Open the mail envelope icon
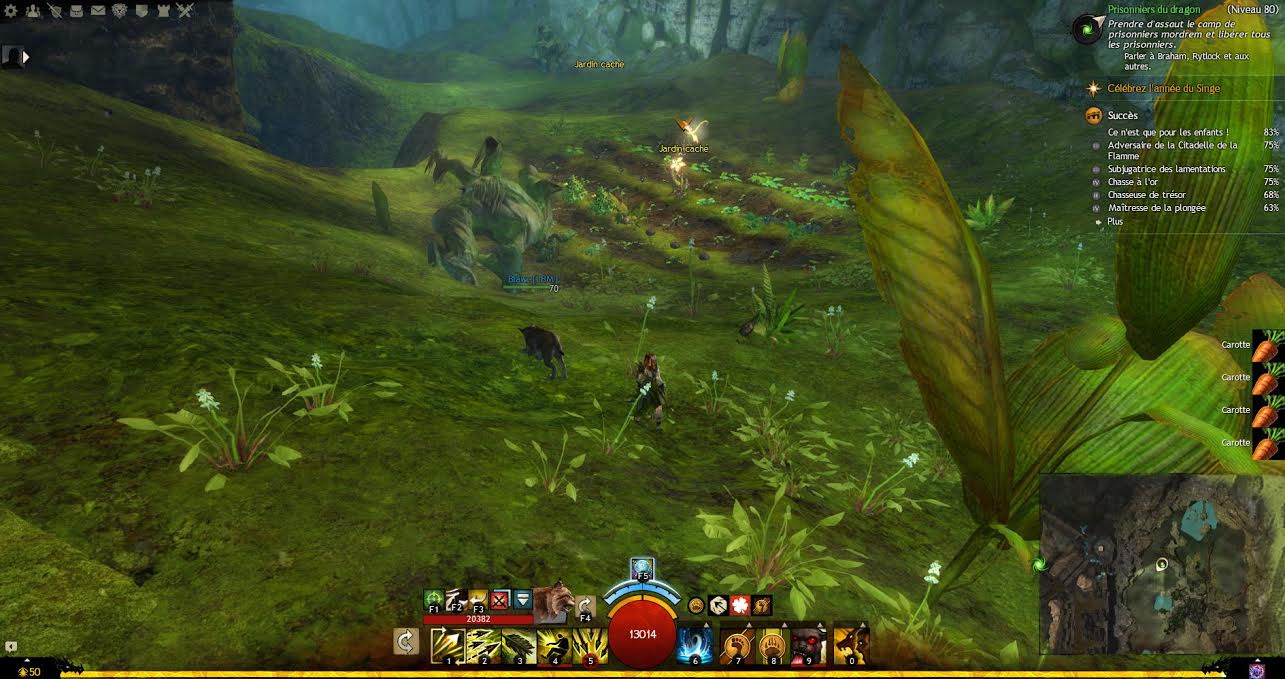The height and width of the screenshot is (679, 1285). point(98,11)
